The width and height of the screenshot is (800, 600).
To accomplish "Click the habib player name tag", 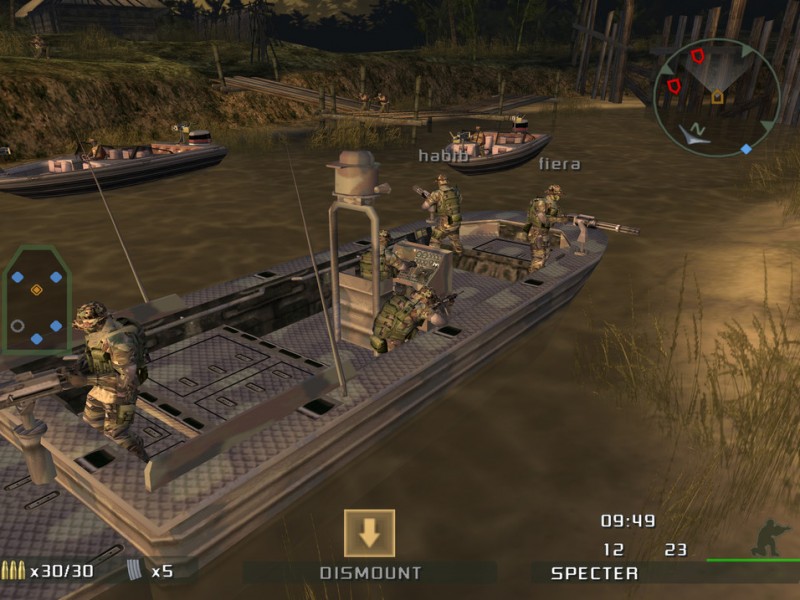I will (442, 155).
